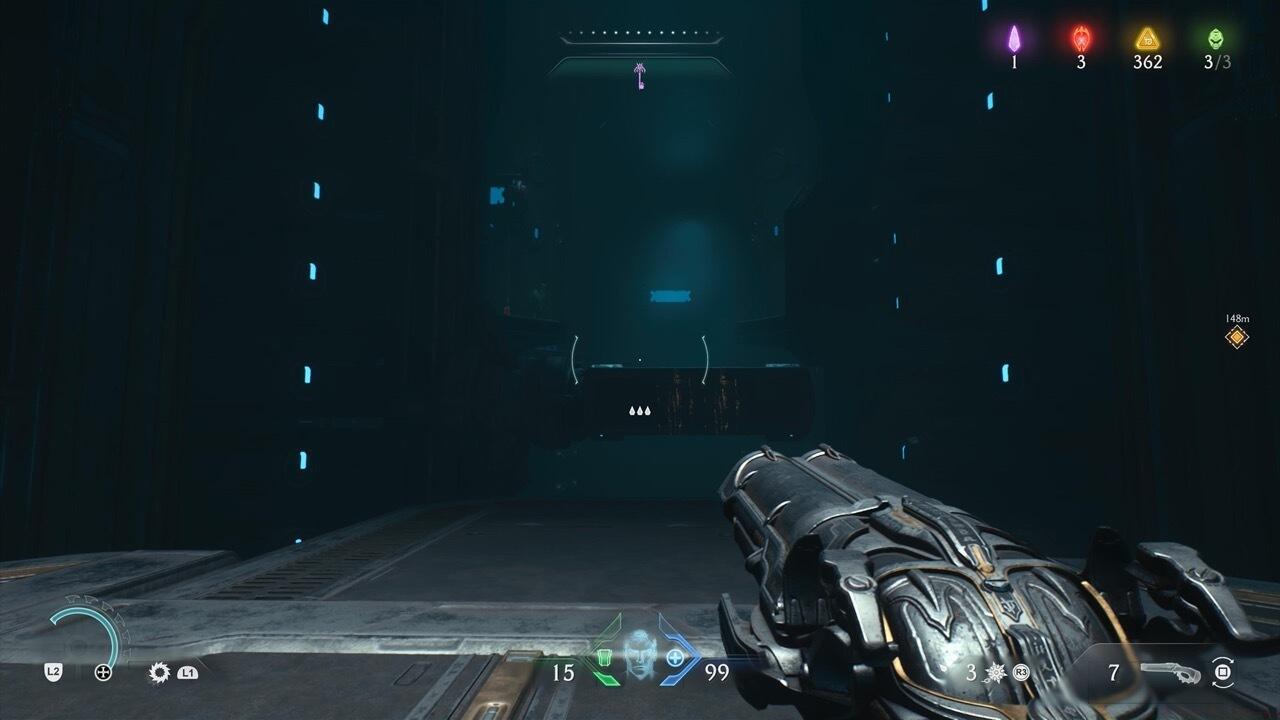Click the green armor icon
The width and height of the screenshot is (1280, 720).
604,659
